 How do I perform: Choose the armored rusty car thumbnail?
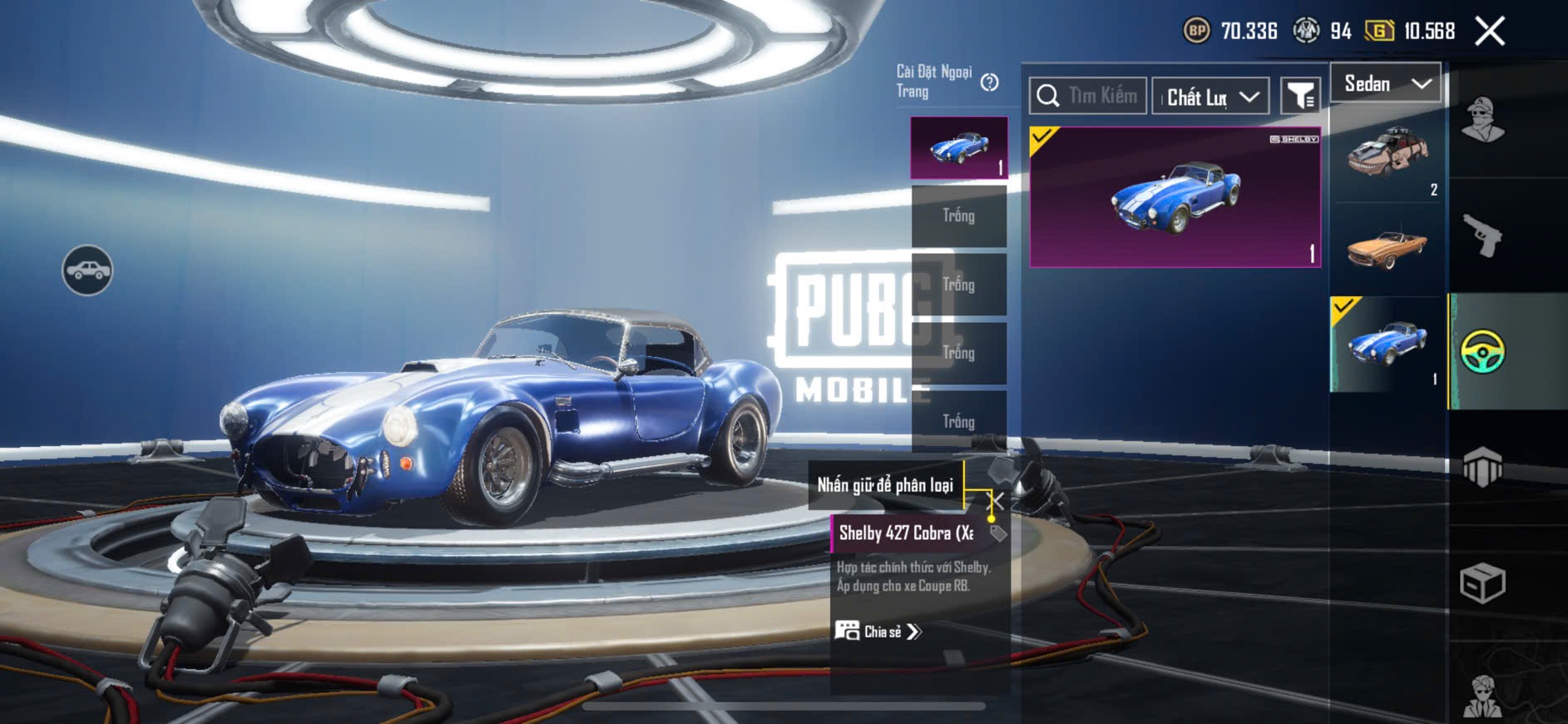coord(1387,154)
